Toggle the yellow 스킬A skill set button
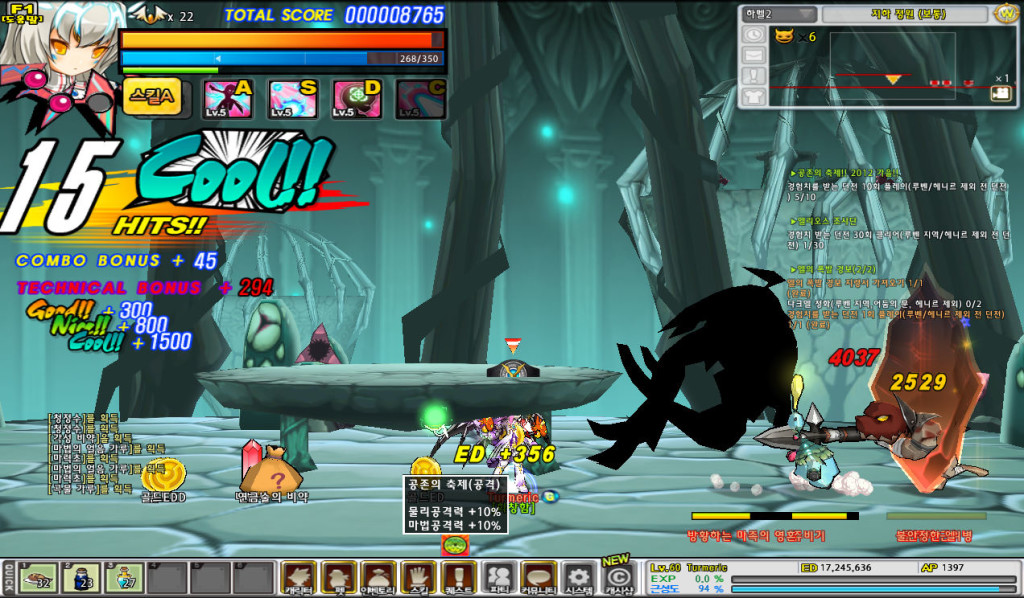This screenshot has width=1024, height=598. tap(153, 96)
